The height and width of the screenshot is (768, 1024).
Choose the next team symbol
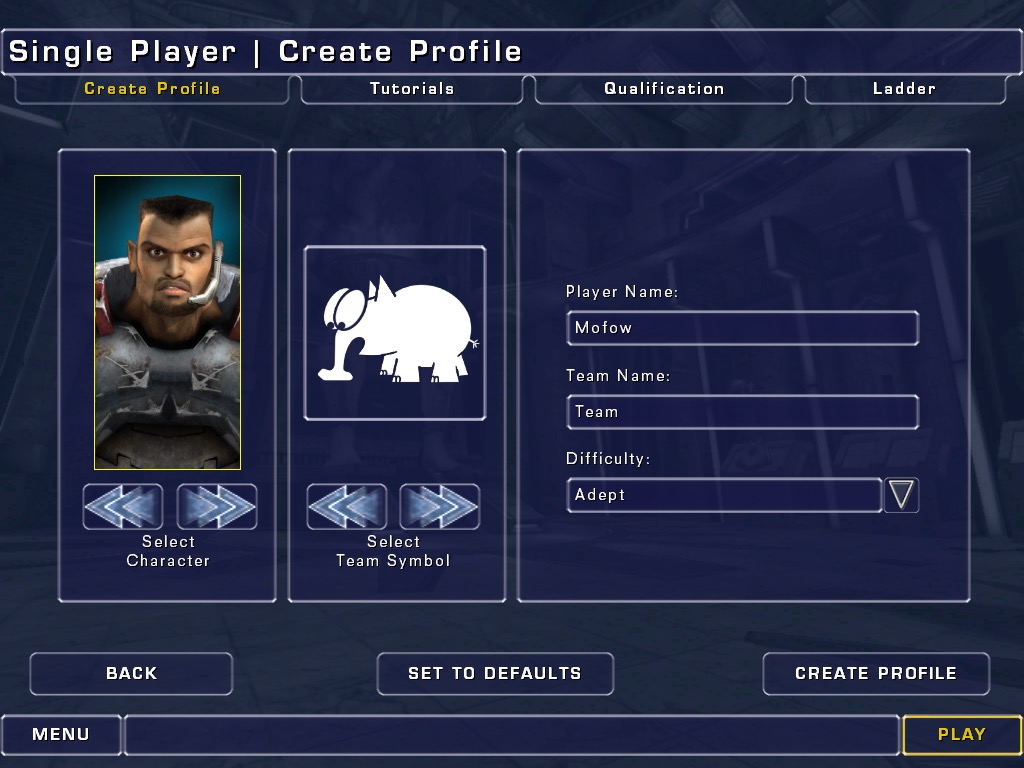pyautogui.click(x=440, y=507)
